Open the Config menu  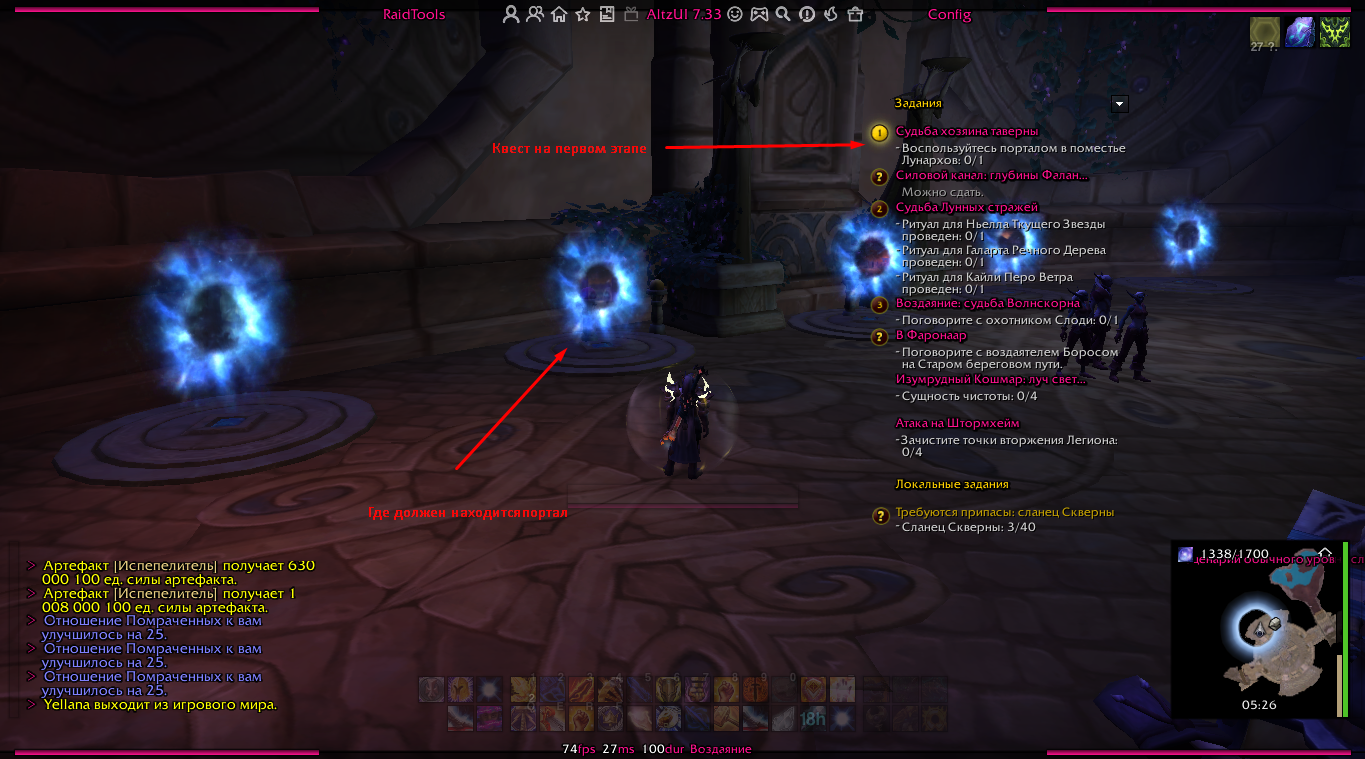point(949,15)
